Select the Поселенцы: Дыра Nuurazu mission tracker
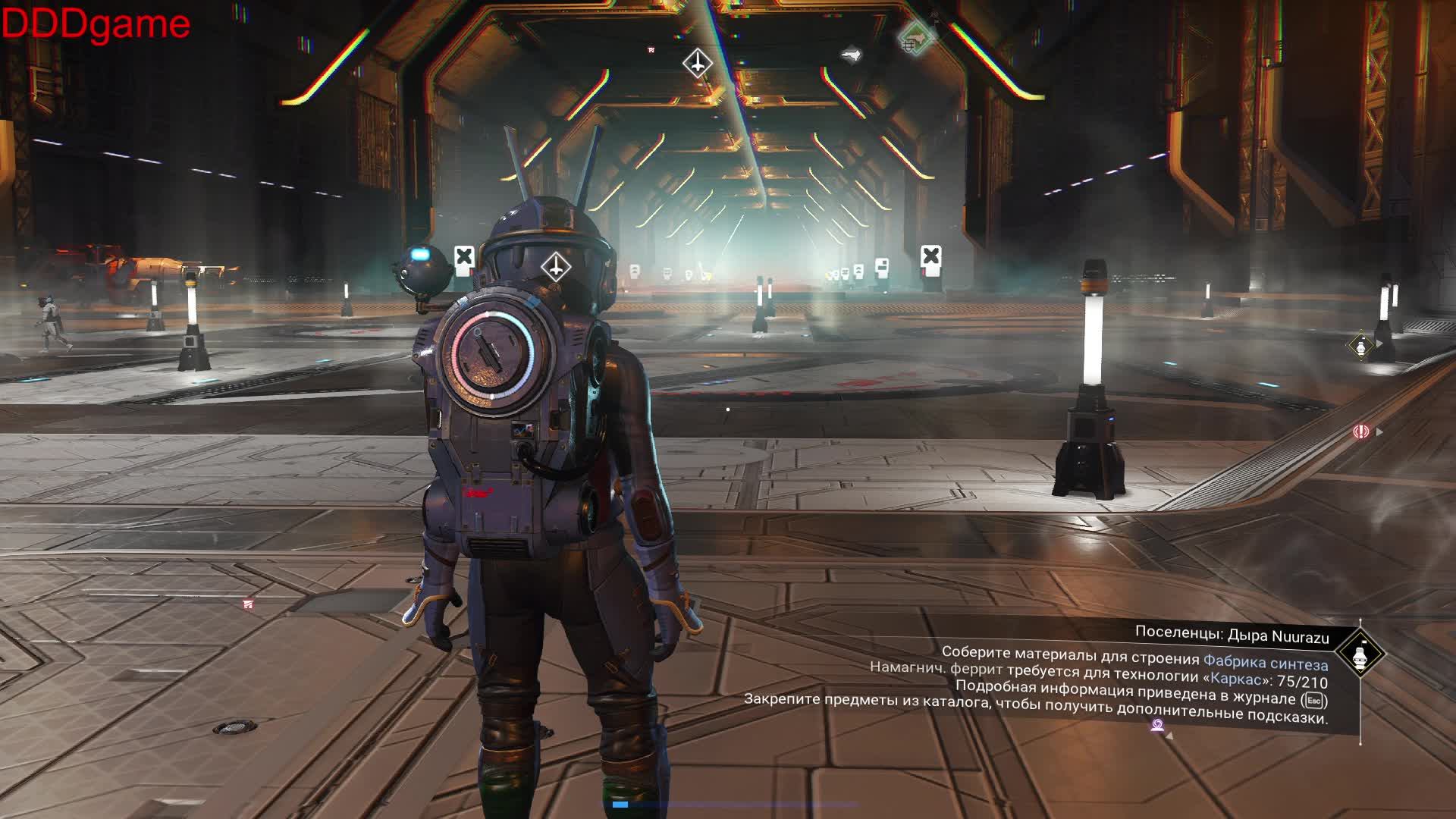Image resolution: width=1456 pixels, height=819 pixels. (x=1232, y=635)
